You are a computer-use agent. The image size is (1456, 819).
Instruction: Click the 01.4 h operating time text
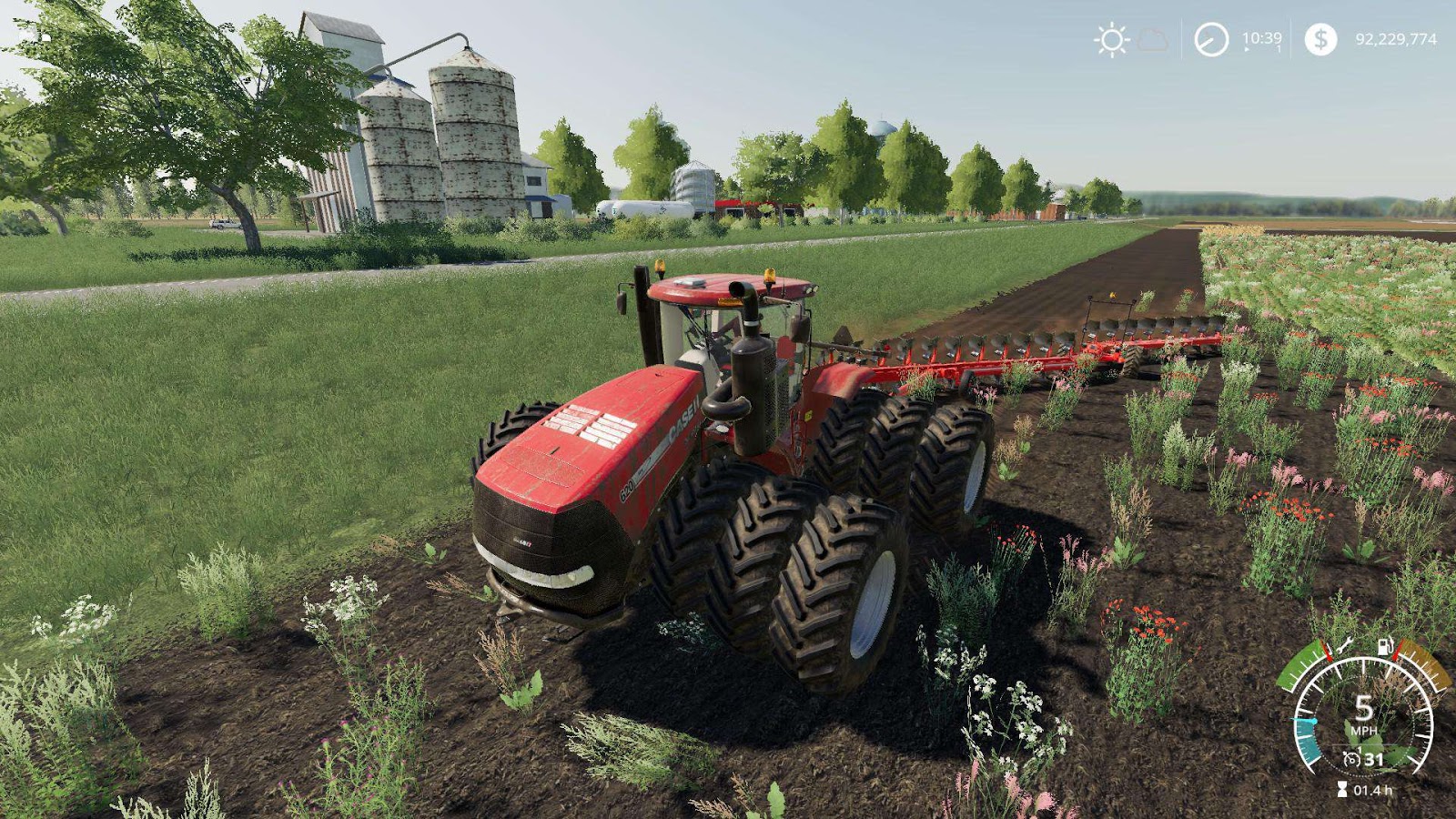(1373, 789)
